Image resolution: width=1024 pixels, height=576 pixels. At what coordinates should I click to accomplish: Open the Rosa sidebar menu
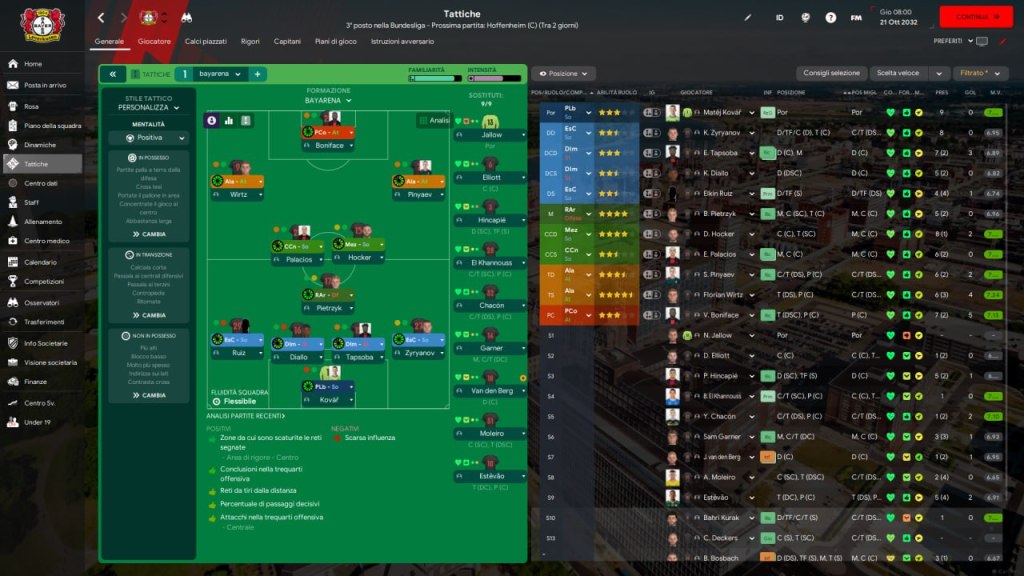(x=32, y=106)
